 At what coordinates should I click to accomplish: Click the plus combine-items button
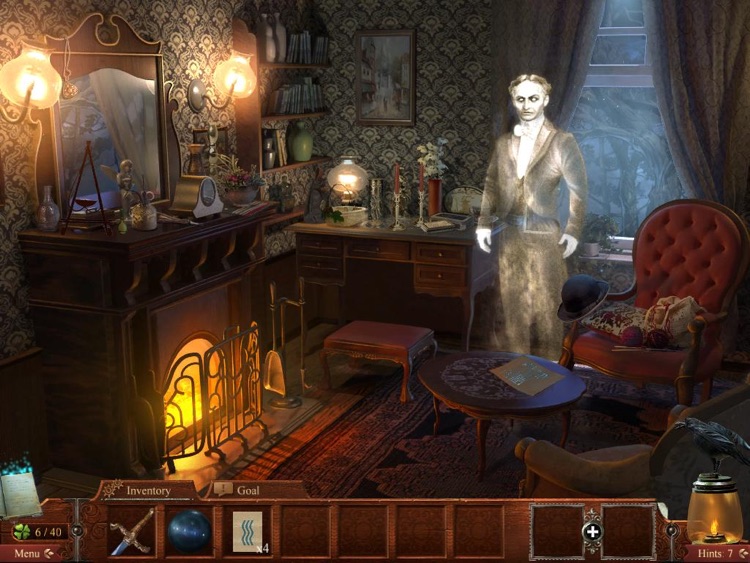(x=592, y=531)
